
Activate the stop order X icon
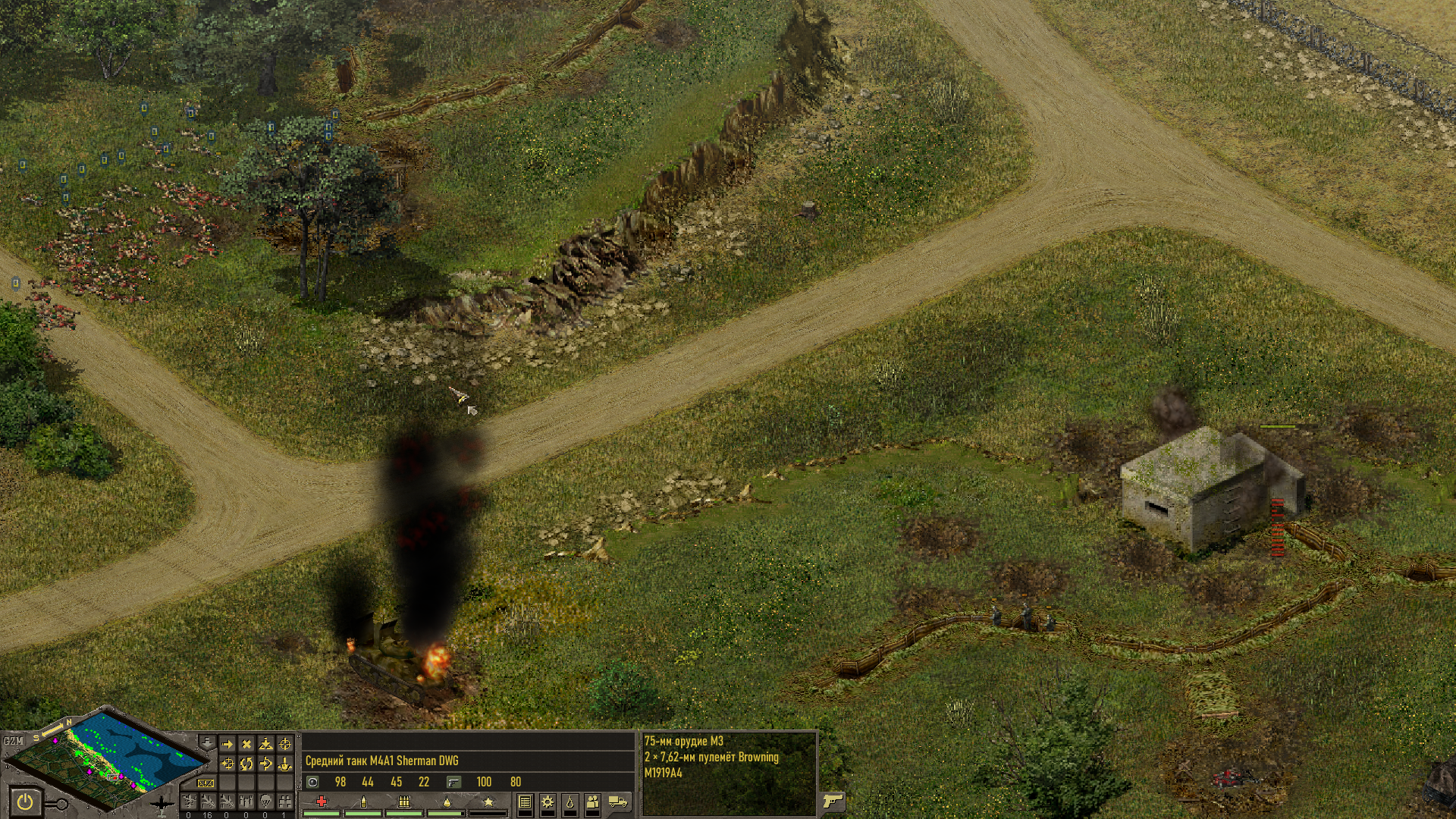pos(246,745)
